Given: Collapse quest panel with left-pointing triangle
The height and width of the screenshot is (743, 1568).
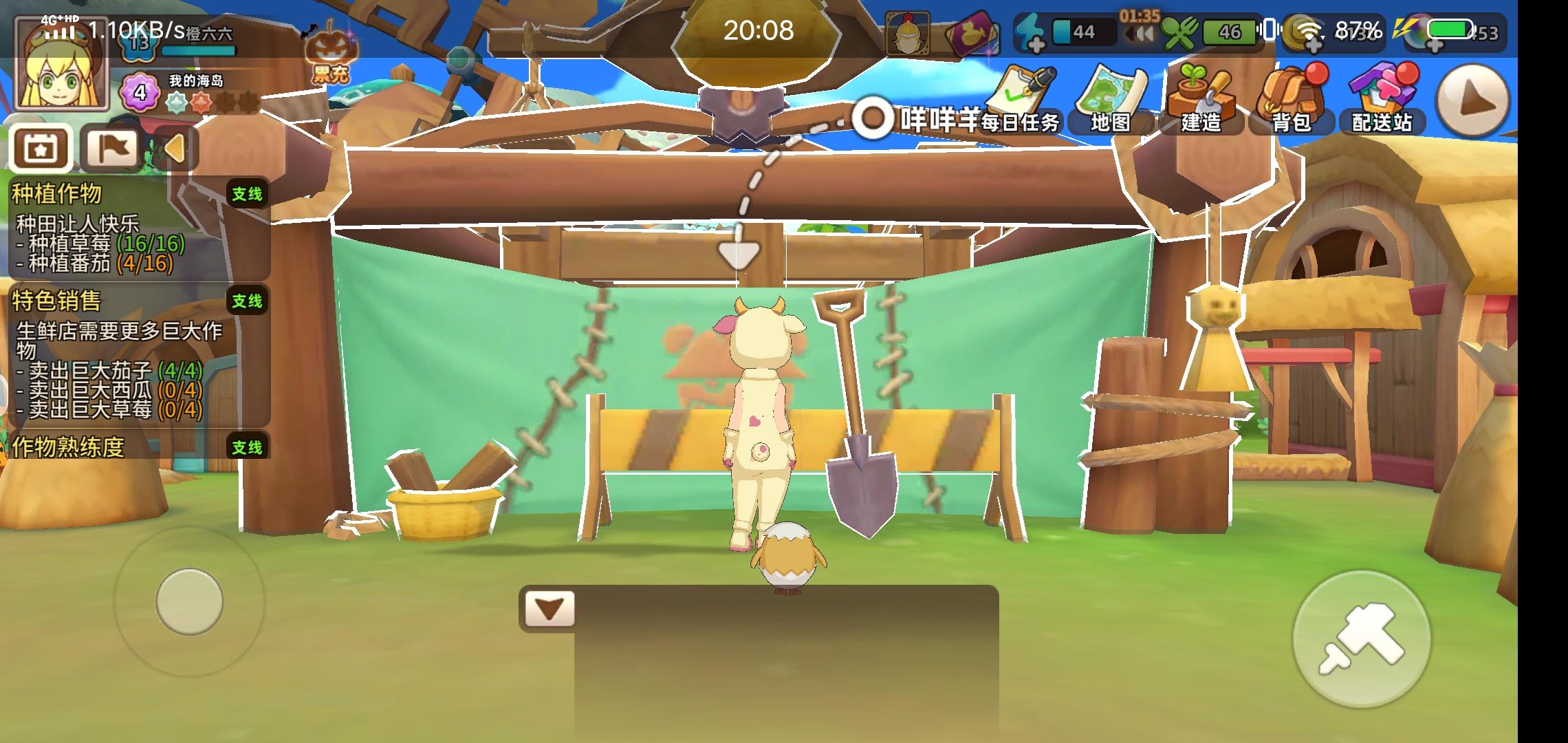Looking at the screenshot, I should [x=176, y=149].
